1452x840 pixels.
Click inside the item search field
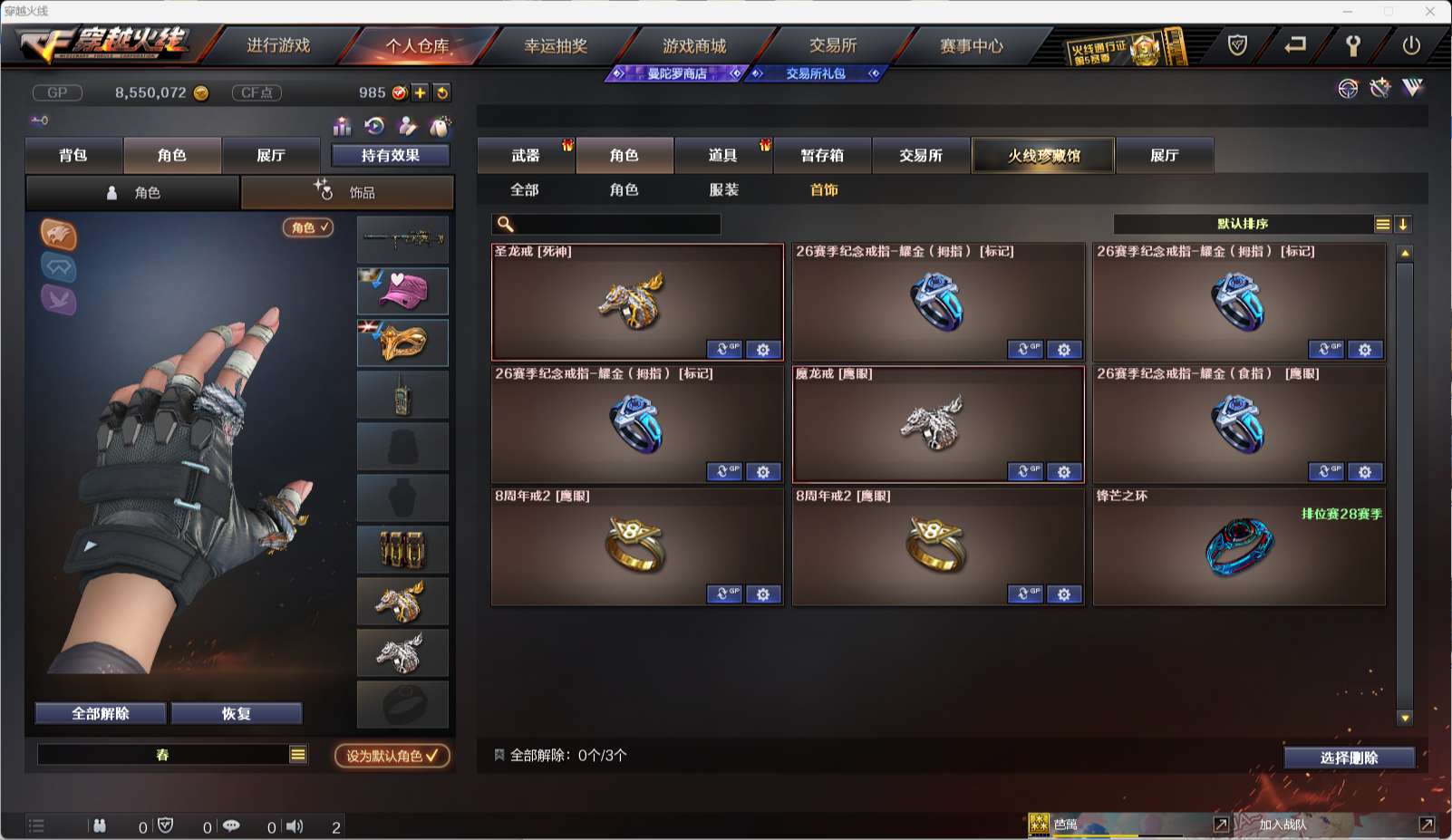pyautogui.click(x=605, y=223)
